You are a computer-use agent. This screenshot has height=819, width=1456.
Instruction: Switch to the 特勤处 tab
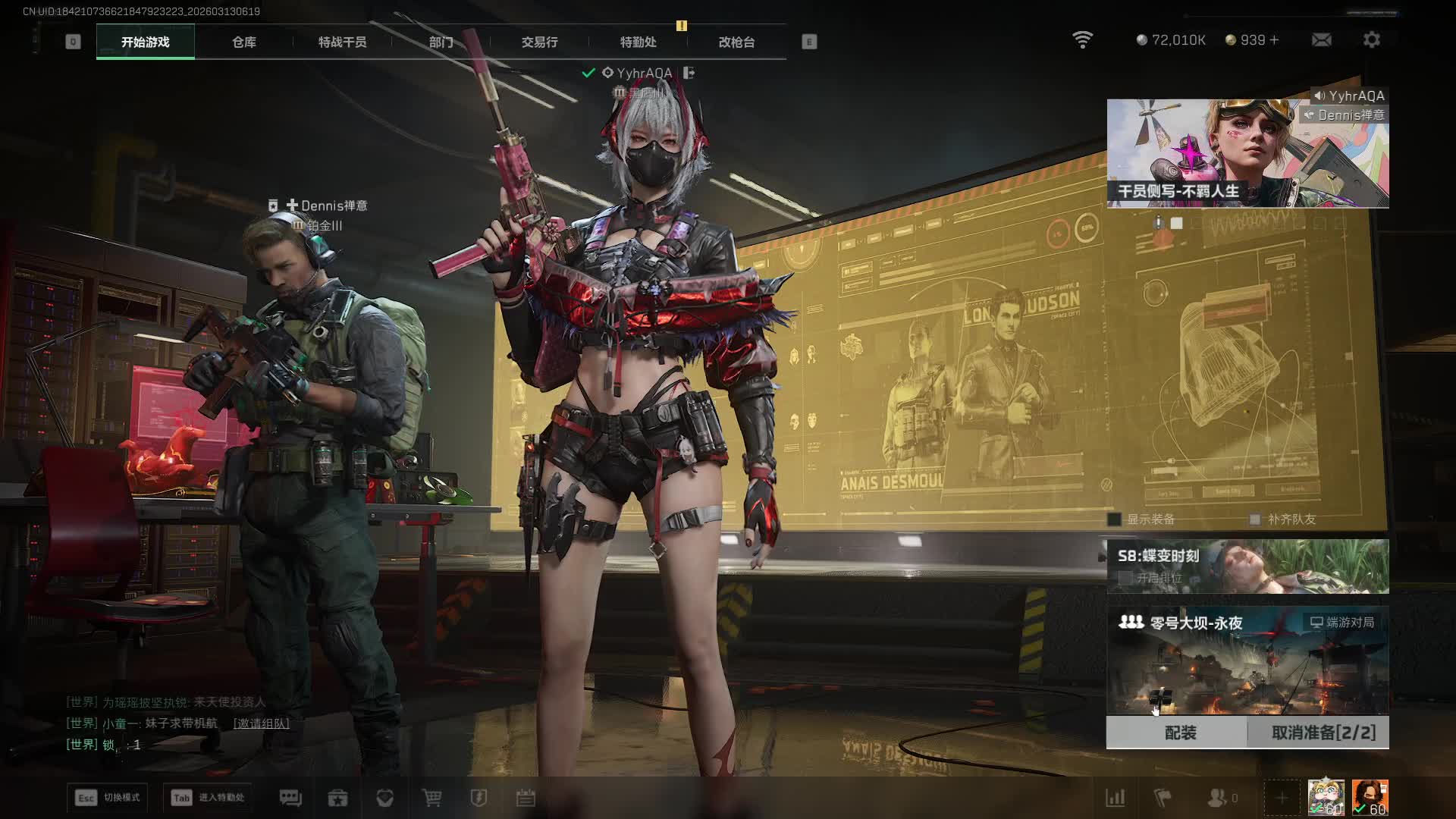(638, 42)
